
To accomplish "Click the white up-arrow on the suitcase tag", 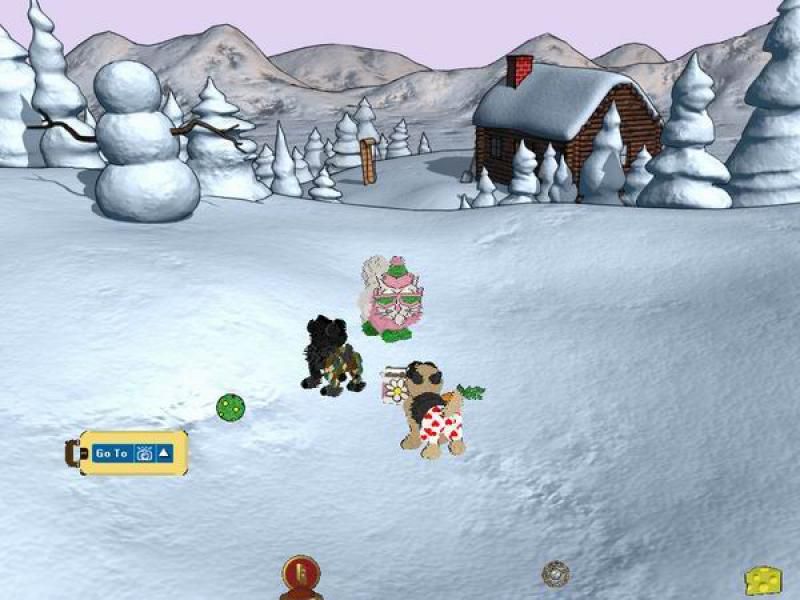I will [164, 453].
